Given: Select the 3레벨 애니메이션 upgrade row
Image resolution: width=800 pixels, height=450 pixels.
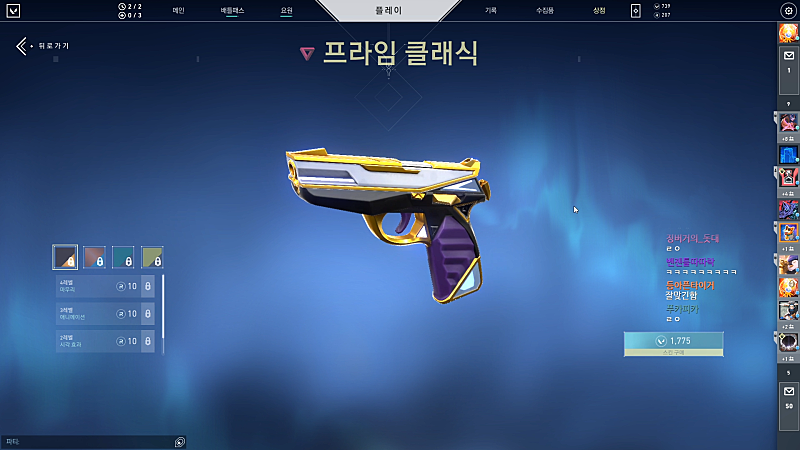Looking at the screenshot, I should point(105,314).
